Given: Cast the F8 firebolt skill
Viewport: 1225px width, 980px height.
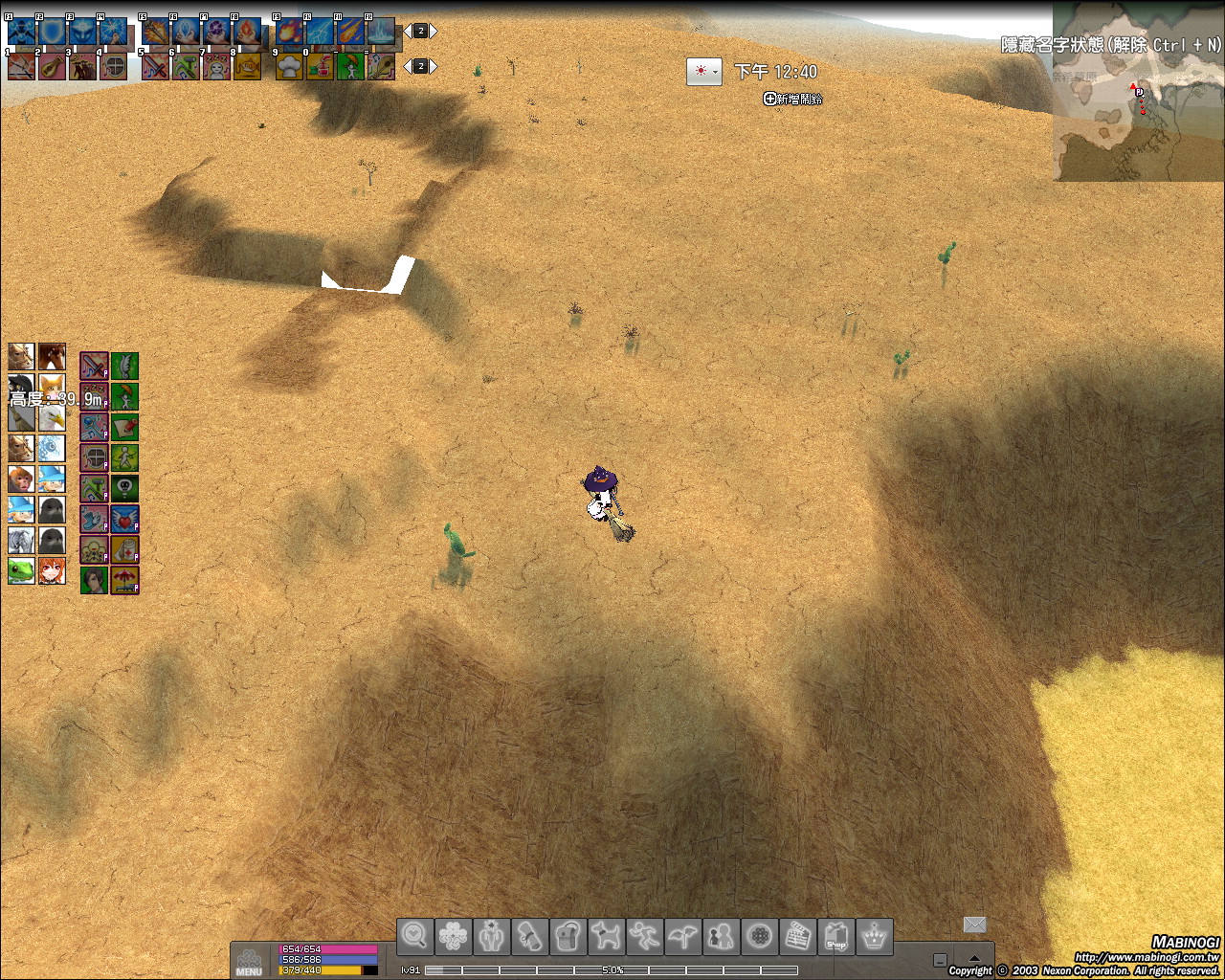Looking at the screenshot, I should coord(247,32).
